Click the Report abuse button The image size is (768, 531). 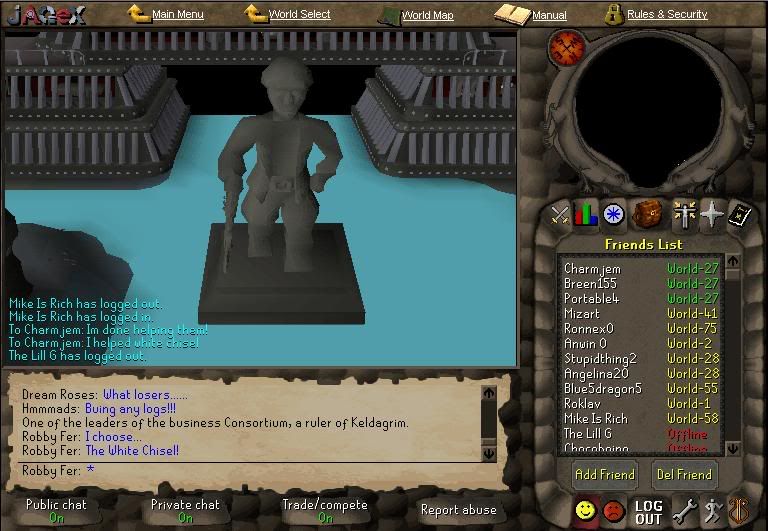(458, 510)
